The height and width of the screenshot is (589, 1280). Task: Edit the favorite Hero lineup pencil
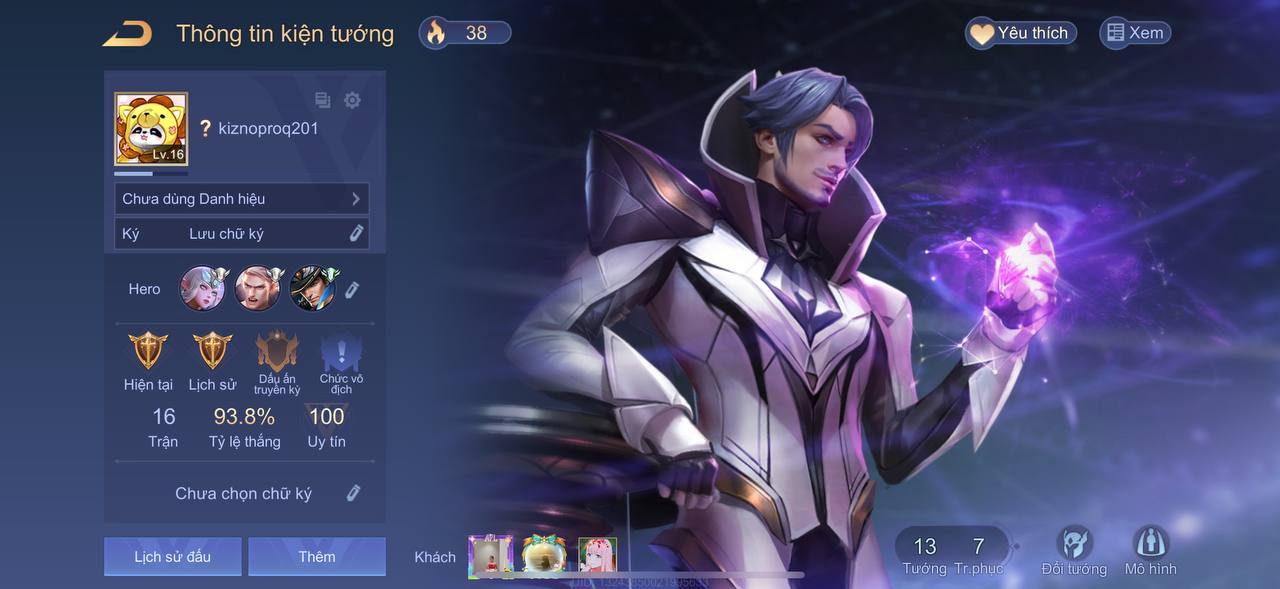pos(352,290)
